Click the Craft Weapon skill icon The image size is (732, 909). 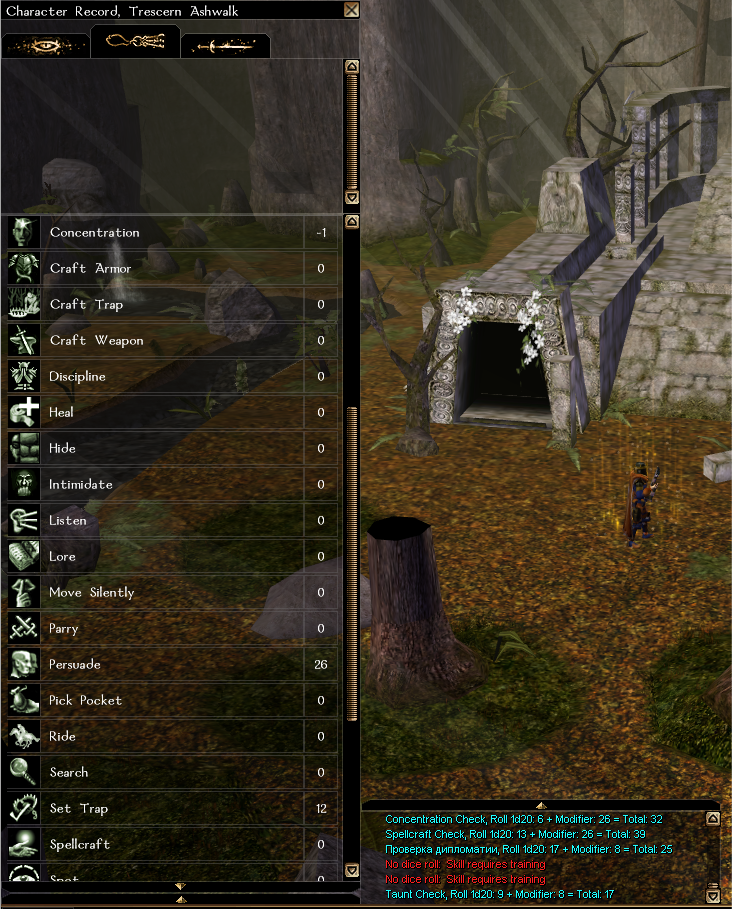[23, 341]
